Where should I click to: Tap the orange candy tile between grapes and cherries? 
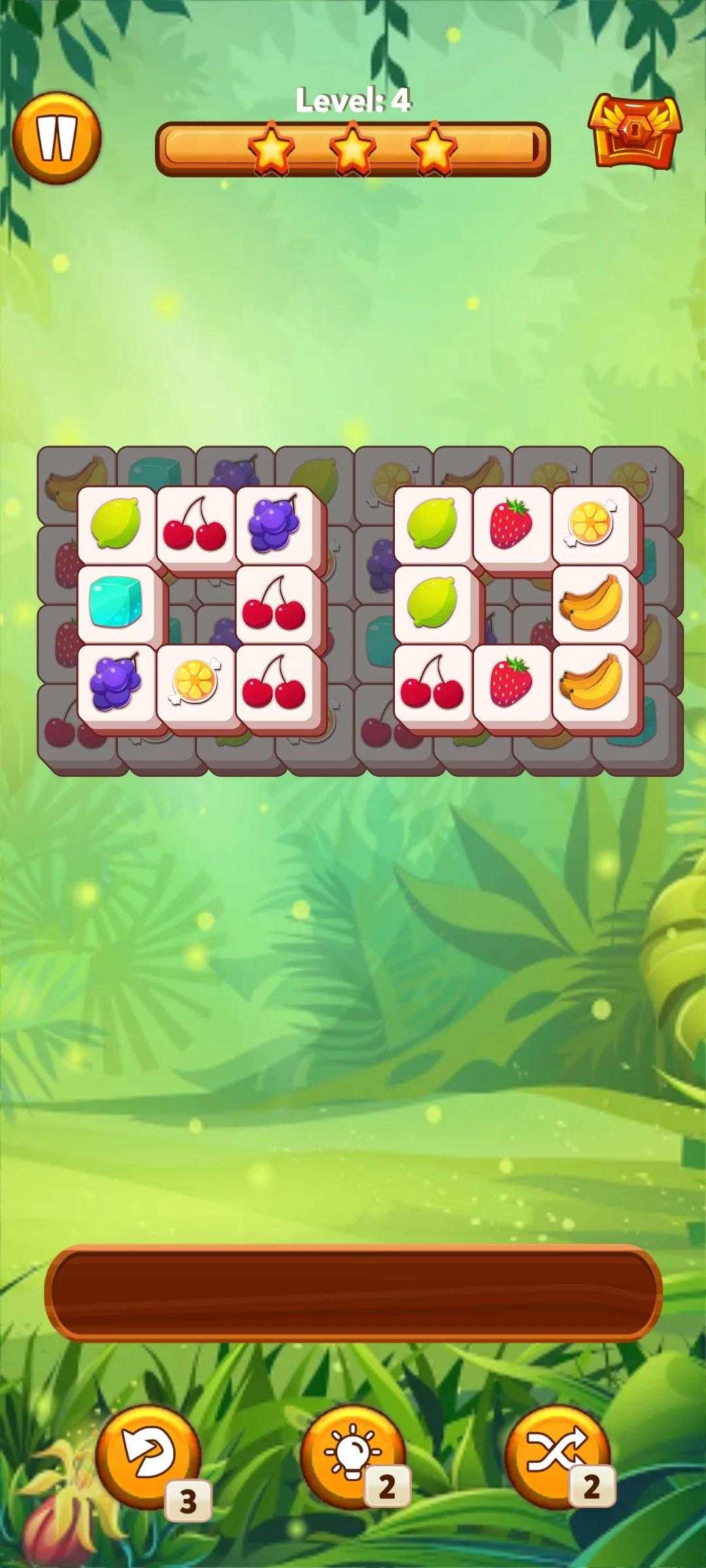point(195,683)
